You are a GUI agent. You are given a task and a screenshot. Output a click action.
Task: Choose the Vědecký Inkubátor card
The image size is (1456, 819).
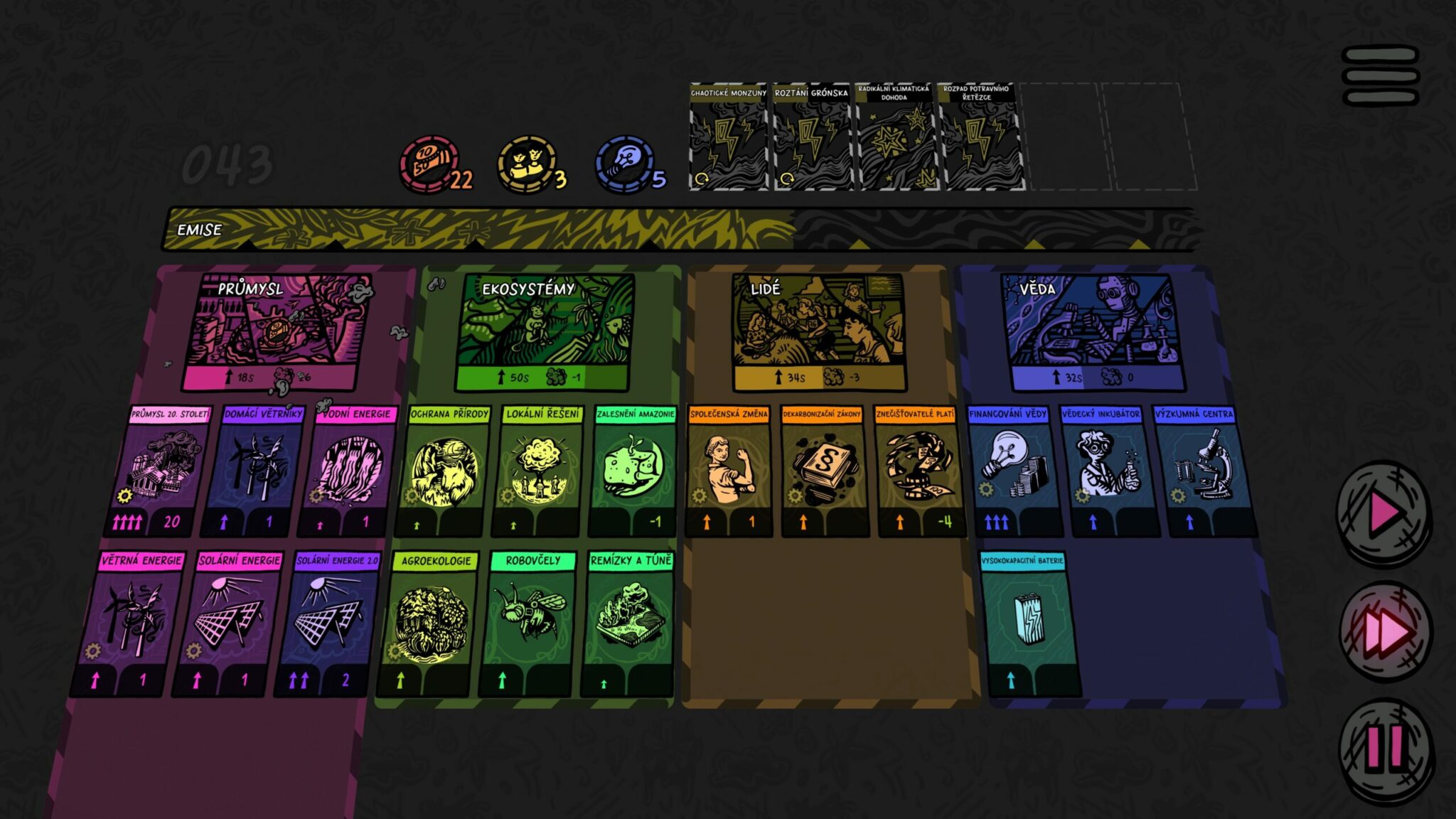click(x=1103, y=471)
